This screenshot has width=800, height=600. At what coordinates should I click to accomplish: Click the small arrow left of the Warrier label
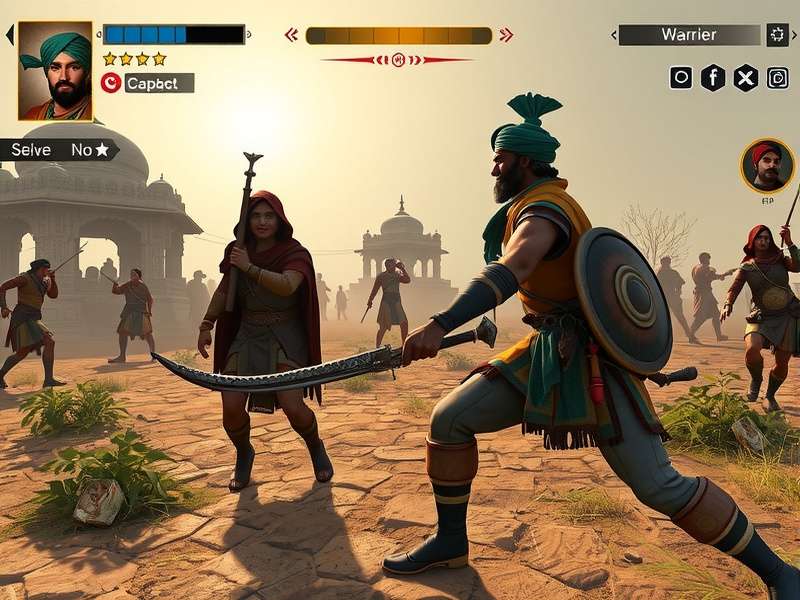612,35
